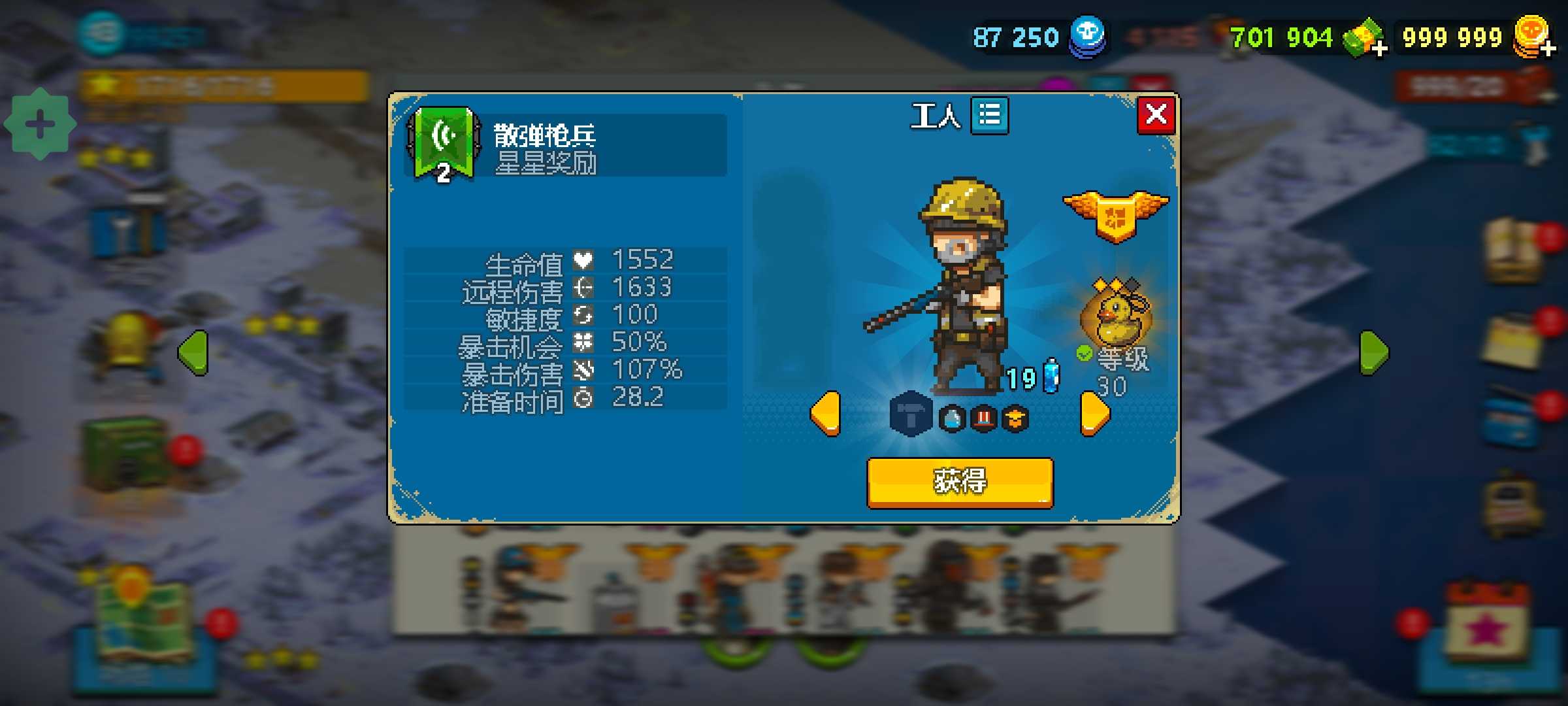This screenshot has width=1568, height=706.
Task: Select the rubber duck item icon
Action: [1116, 316]
